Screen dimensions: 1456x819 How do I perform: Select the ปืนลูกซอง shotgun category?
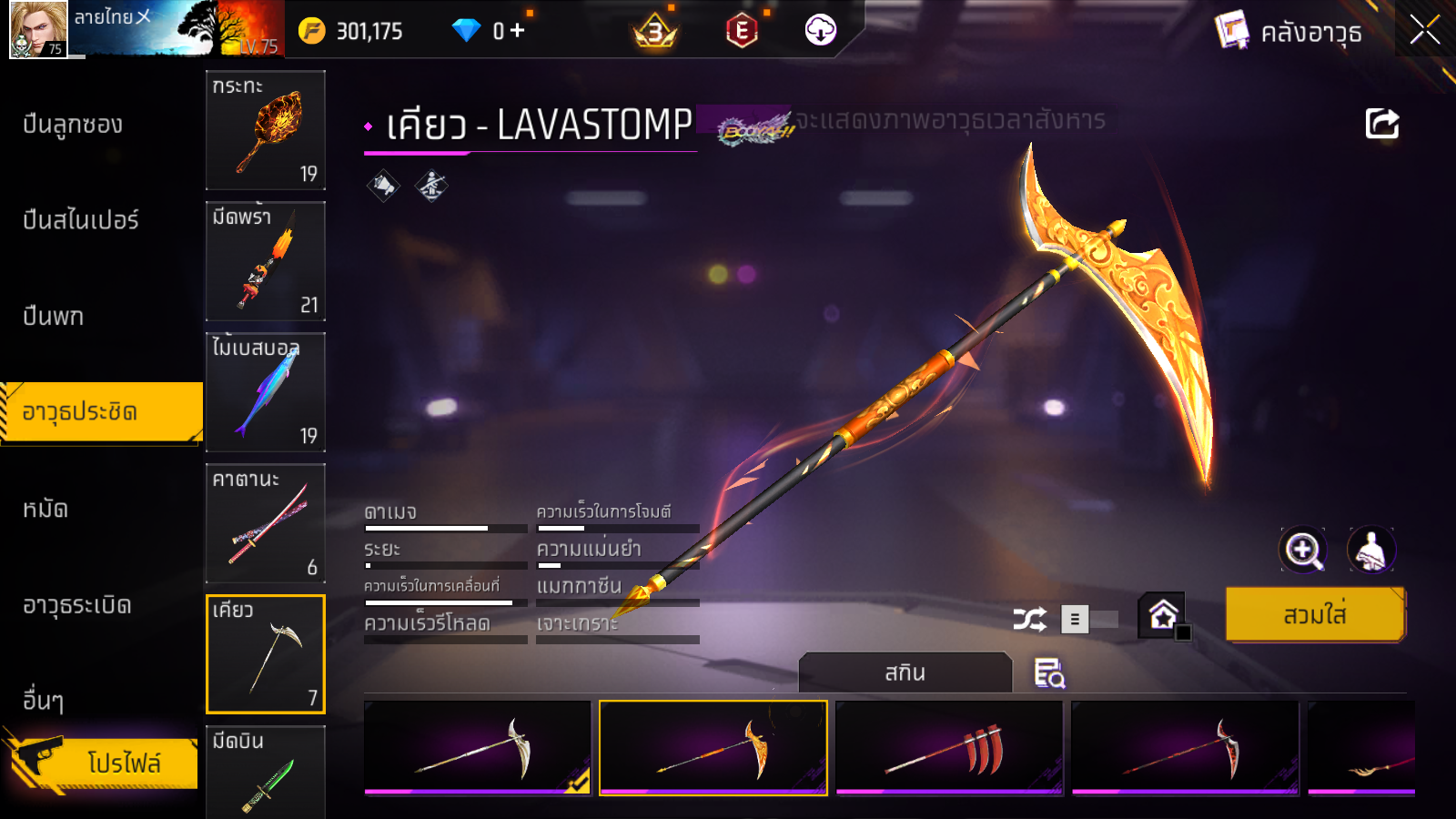tap(73, 125)
